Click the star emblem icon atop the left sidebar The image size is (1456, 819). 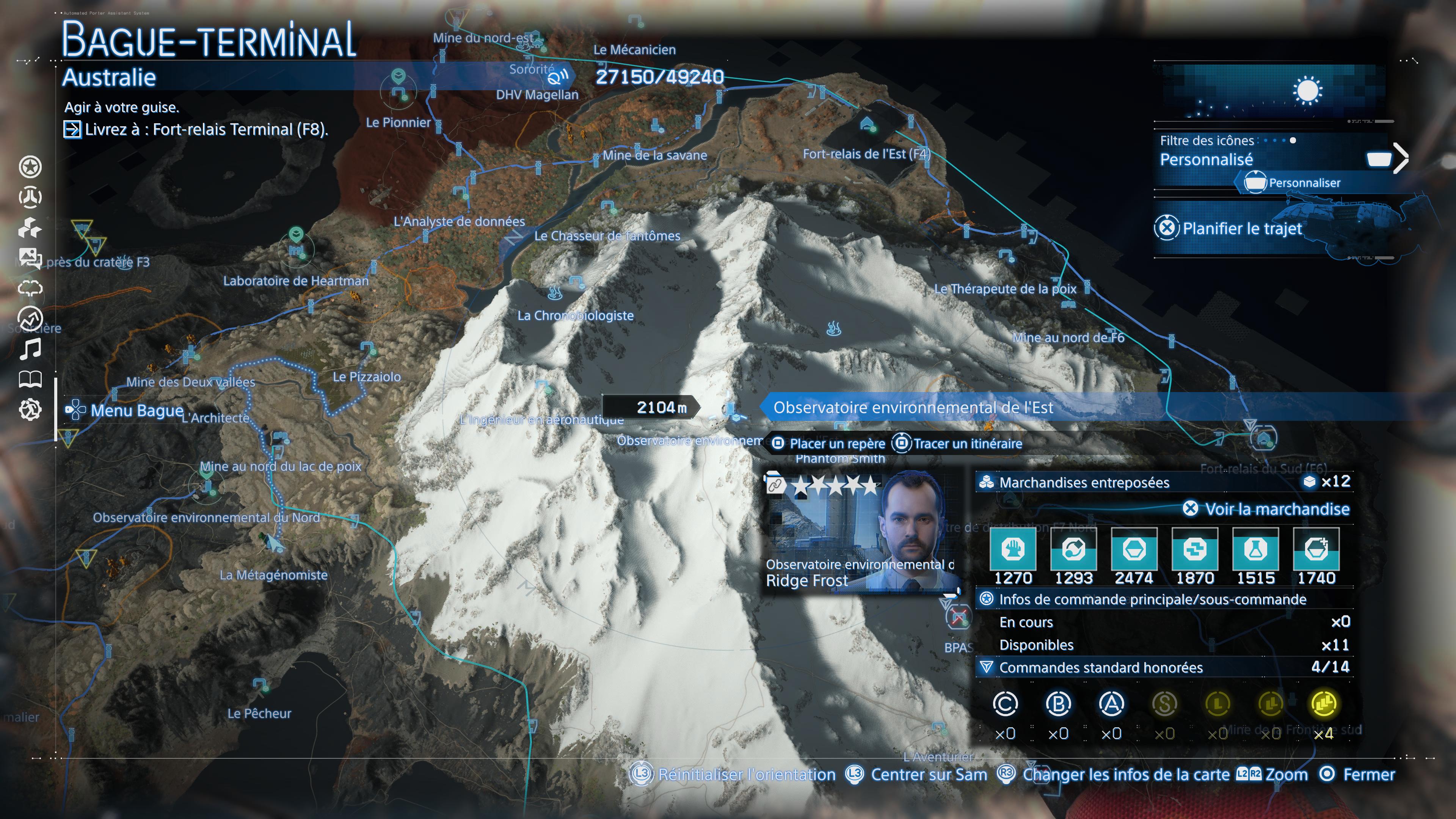tap(31, 167)
